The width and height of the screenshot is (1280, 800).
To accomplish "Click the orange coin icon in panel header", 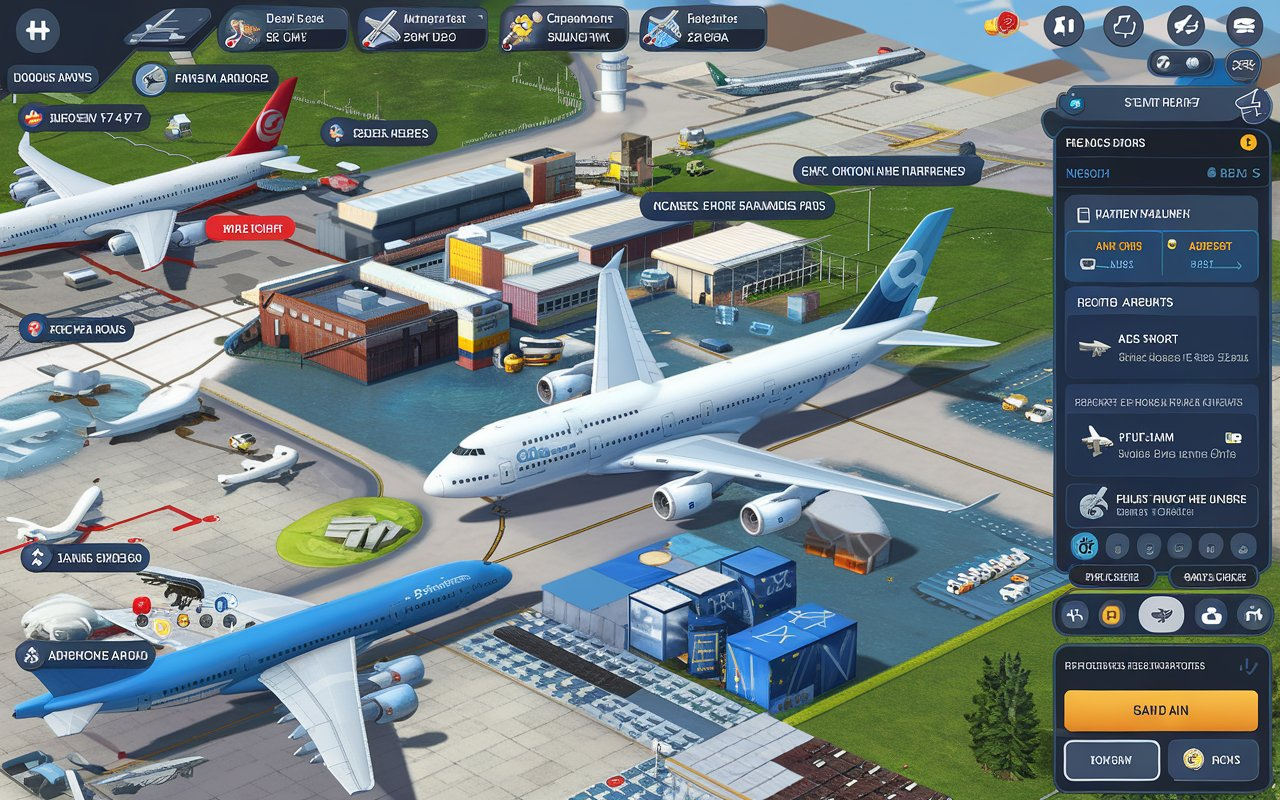I will coord(1246,142).
